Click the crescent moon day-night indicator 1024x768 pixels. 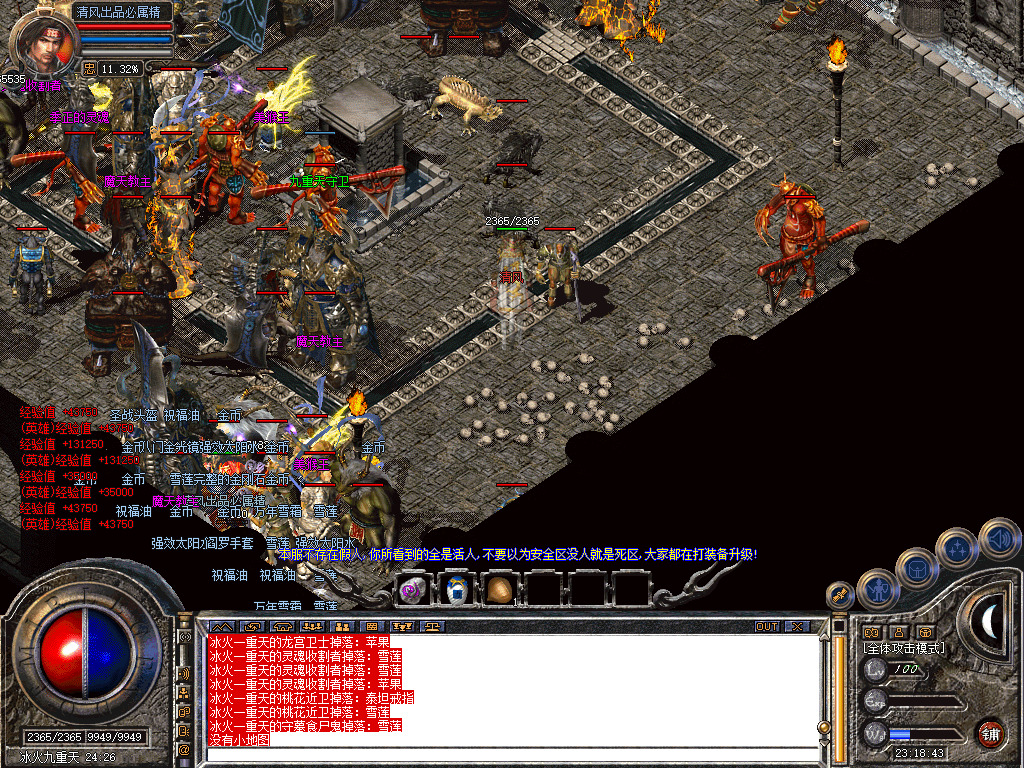point(989,622)
